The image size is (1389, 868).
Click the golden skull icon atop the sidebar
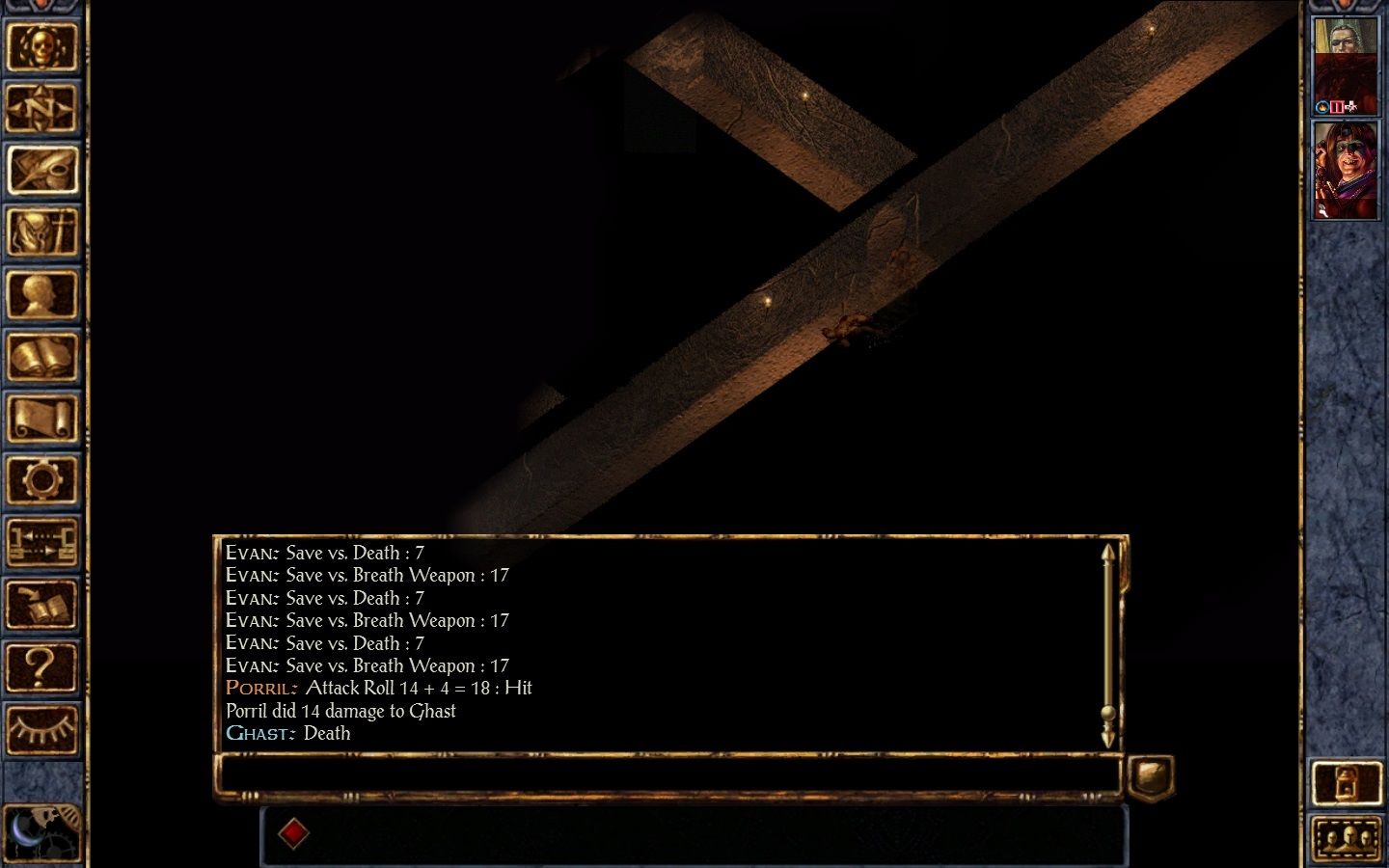pyautogui.click(x=44, y=48)
